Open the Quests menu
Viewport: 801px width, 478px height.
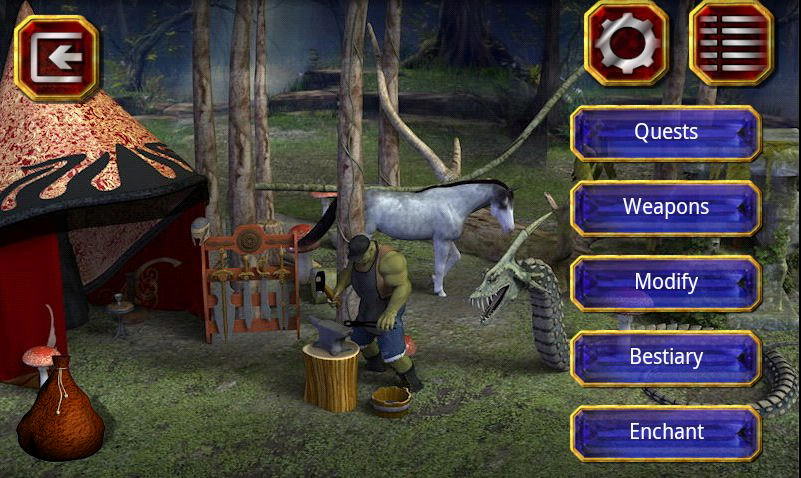click(x=666, y=132)
